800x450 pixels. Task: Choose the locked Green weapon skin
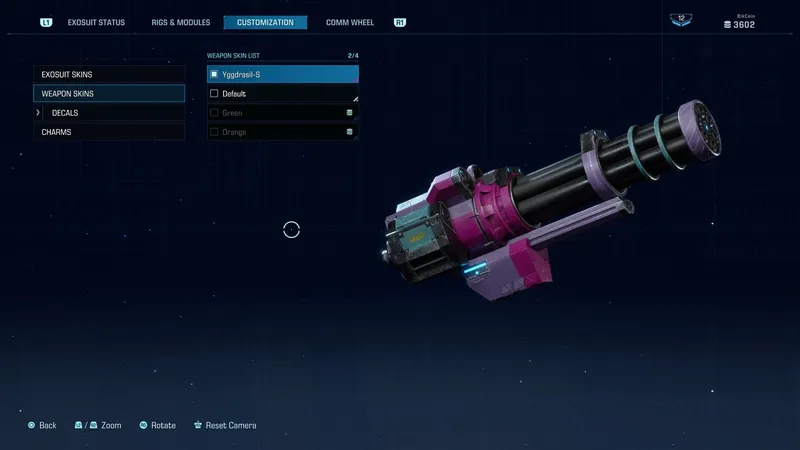point(282,113)
